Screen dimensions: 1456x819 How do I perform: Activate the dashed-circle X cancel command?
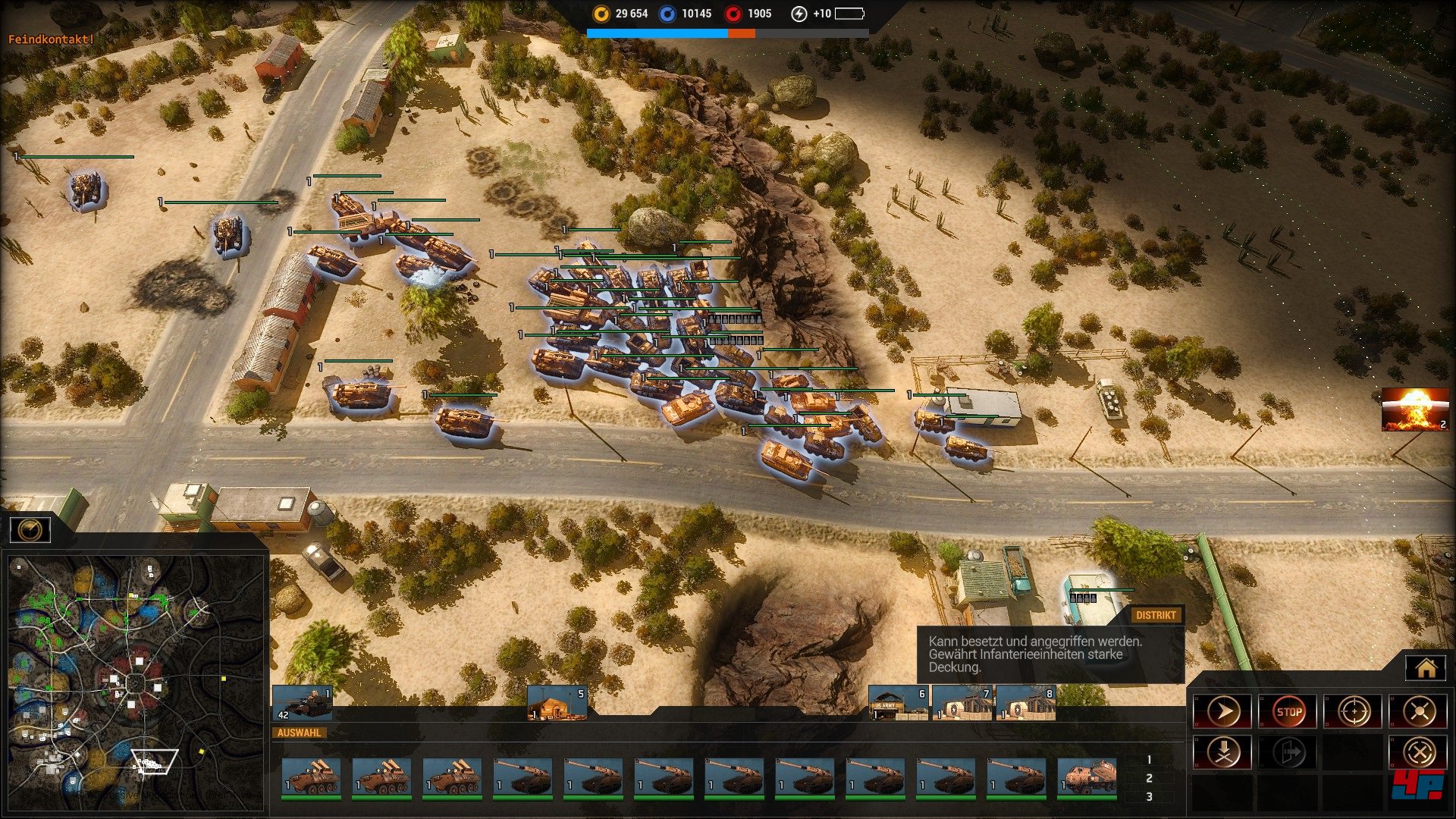pyautogui.click(x=1419, y=752)
